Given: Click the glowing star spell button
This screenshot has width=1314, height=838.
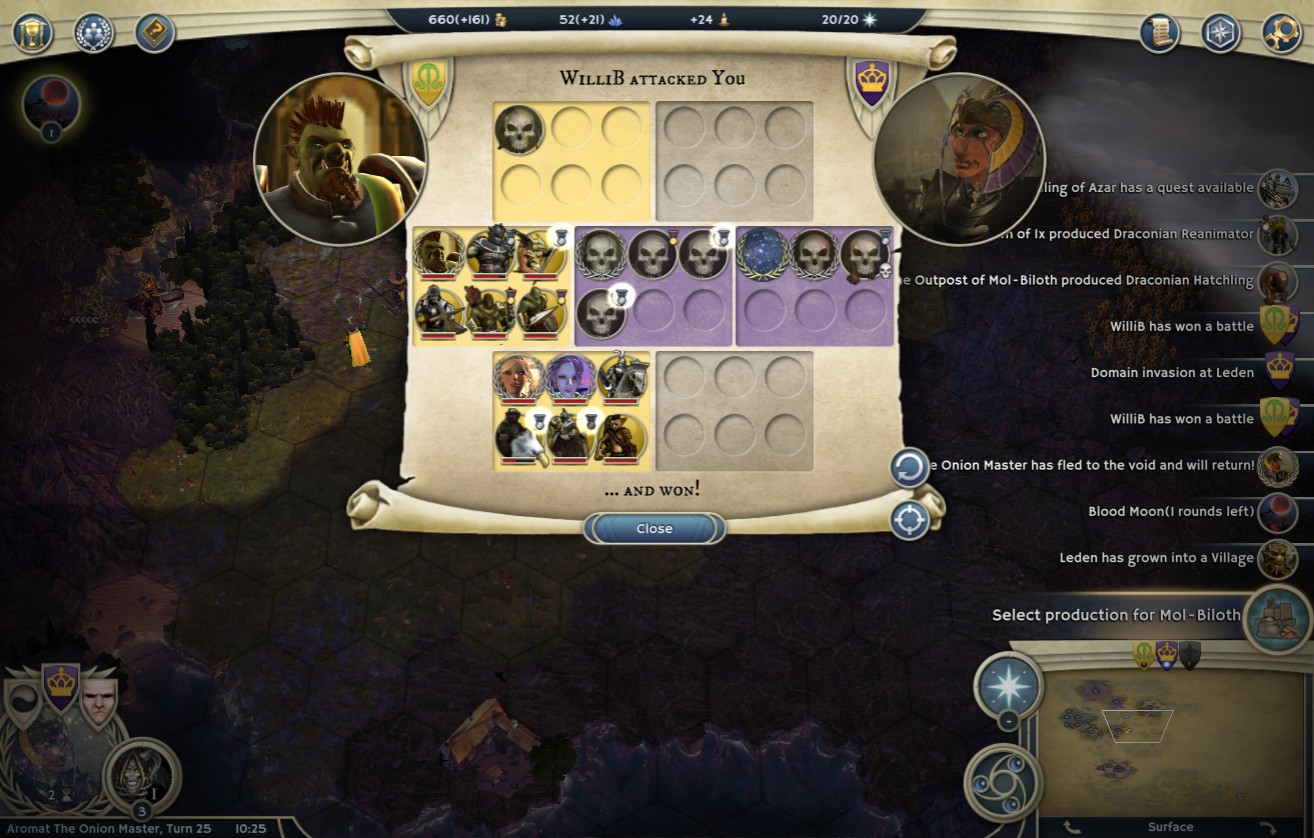Looking at the screenshot, I should 1008,686.
